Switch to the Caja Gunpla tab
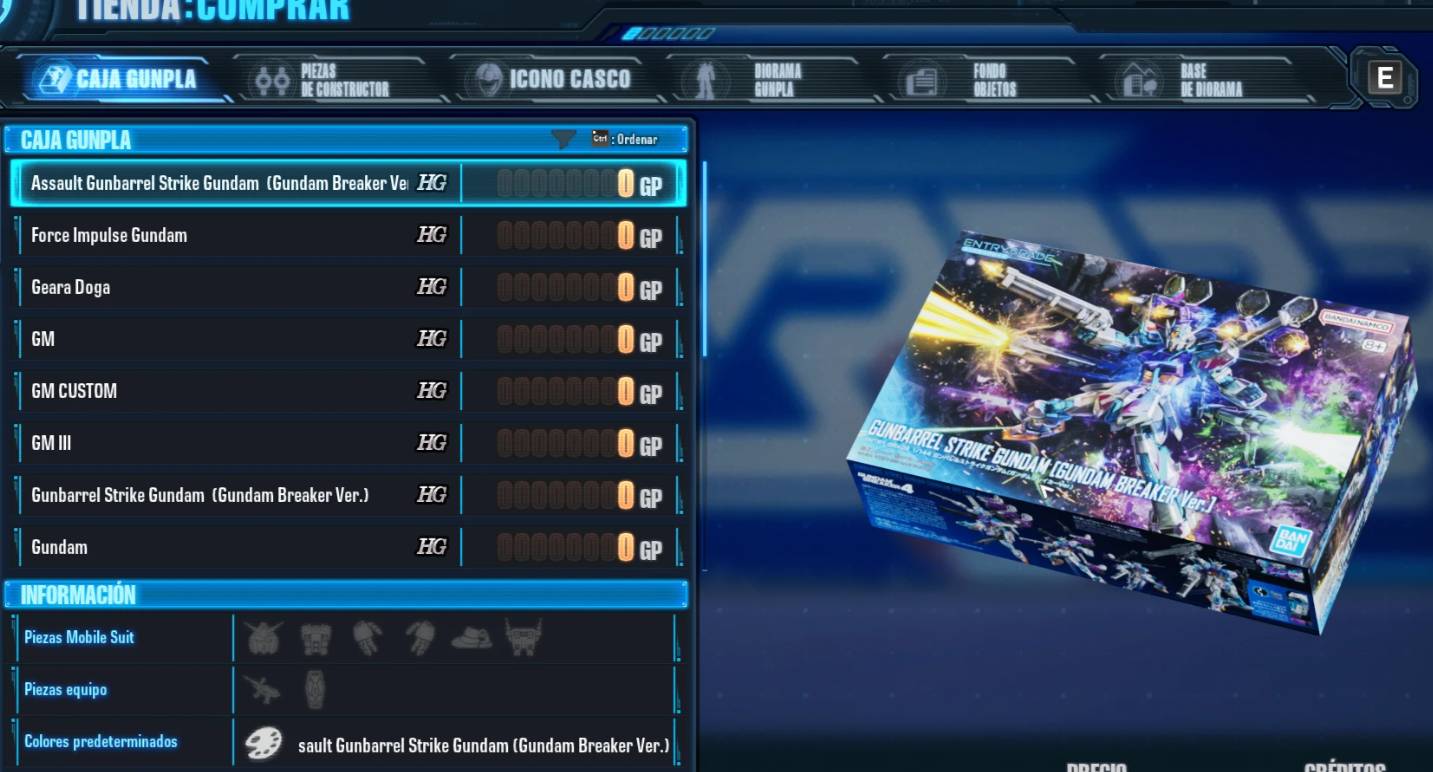The width and height of the screenshot is (1433, 772). tap(122, 80)
